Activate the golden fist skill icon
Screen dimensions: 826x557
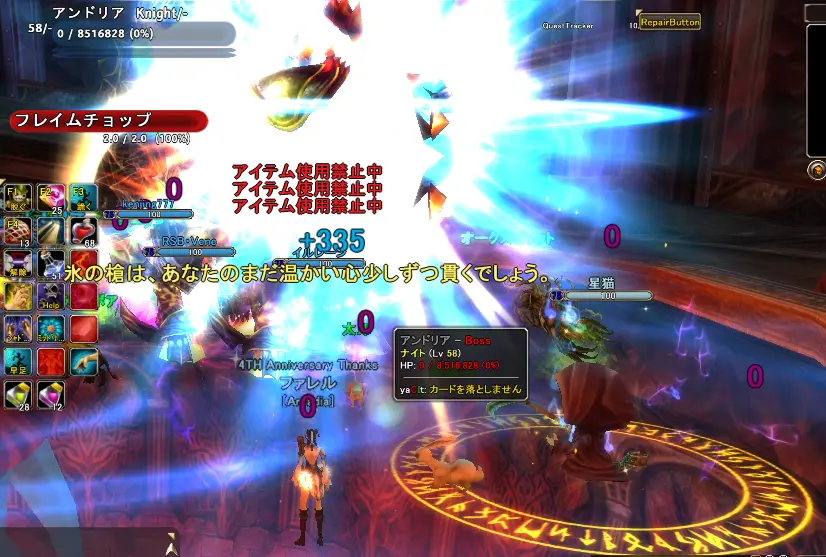(x=19, y=297)
